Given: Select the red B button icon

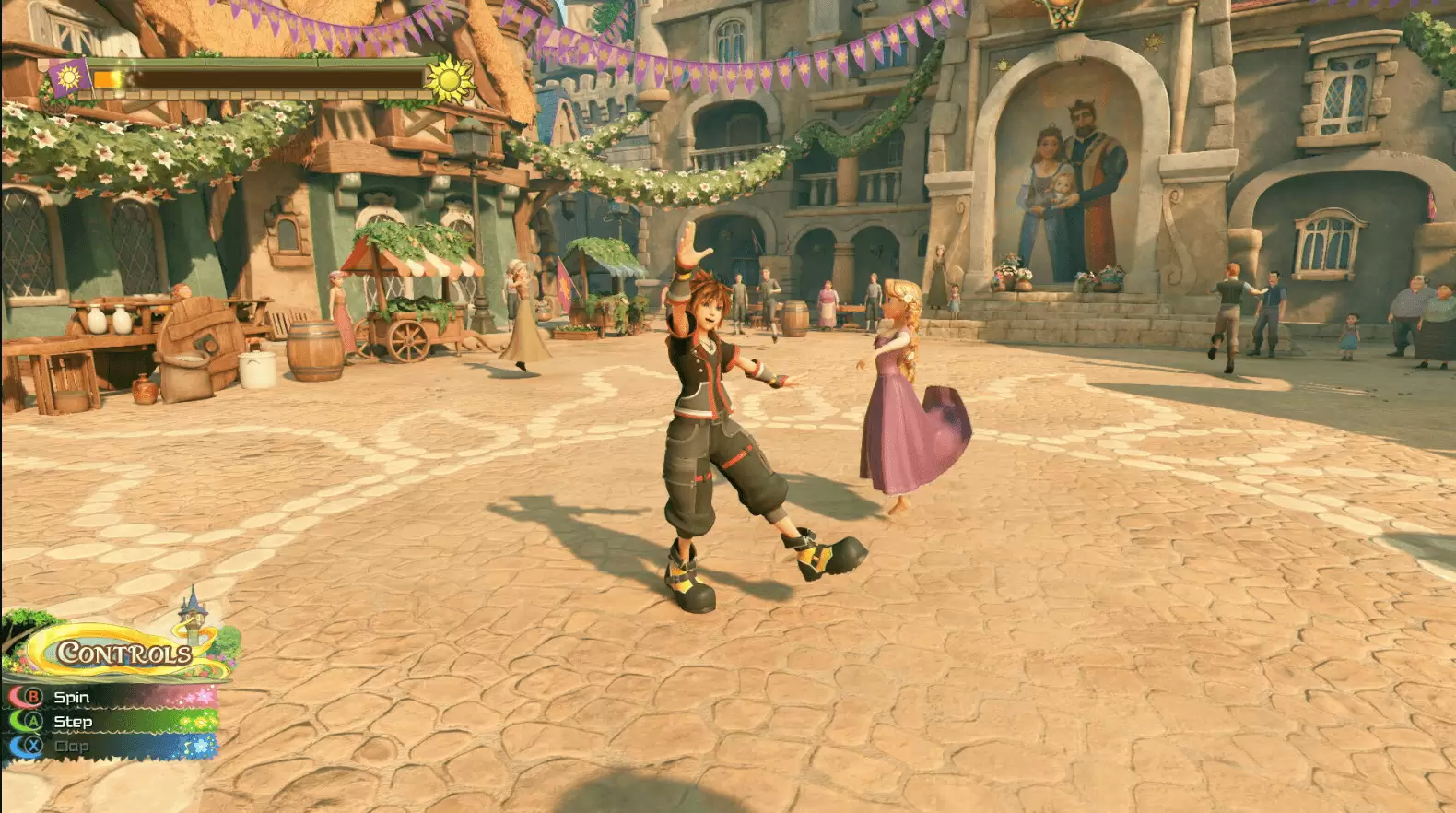Looking at the screenshot, I should click(33, 697).
